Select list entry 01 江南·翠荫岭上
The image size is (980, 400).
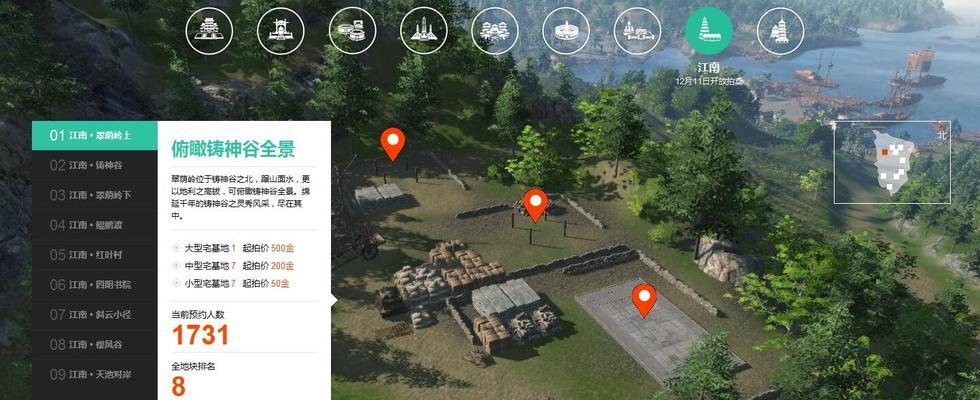click(x=94, y=135)
